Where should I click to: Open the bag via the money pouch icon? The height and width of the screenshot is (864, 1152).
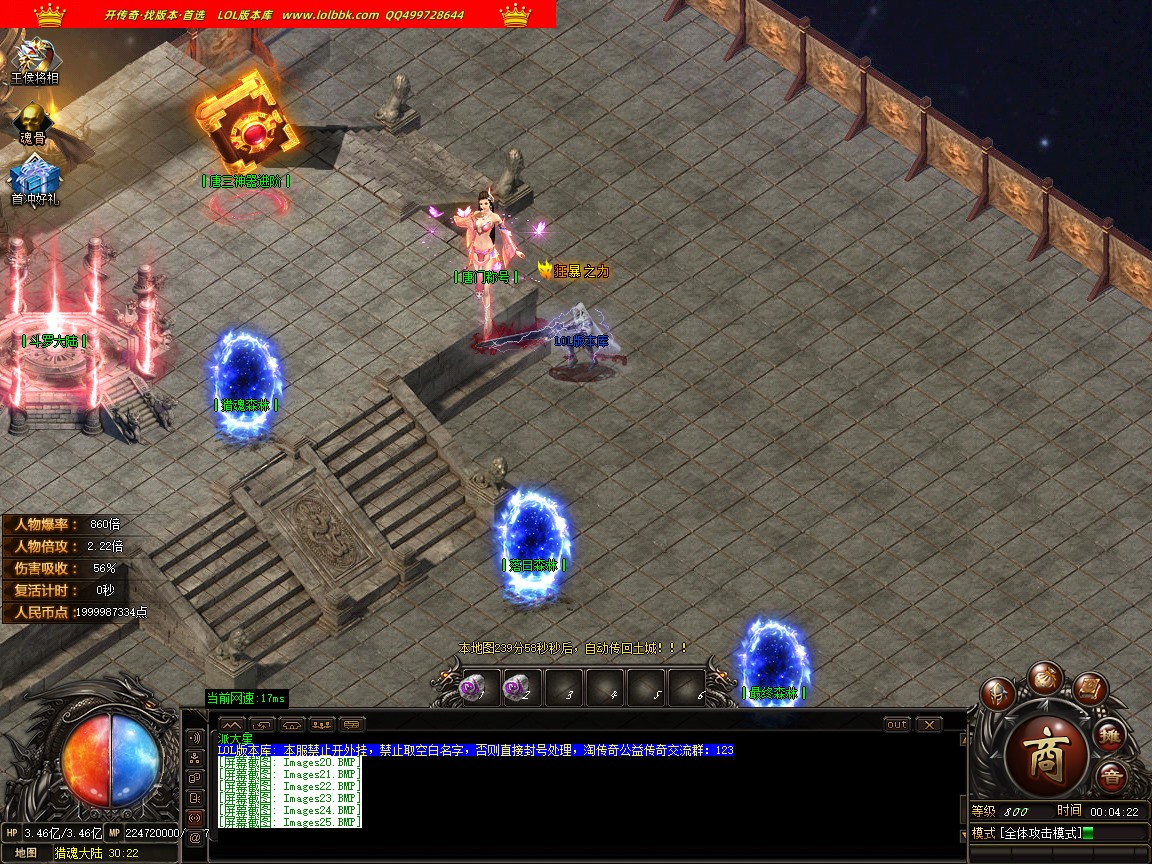[x=1044, y=676]
